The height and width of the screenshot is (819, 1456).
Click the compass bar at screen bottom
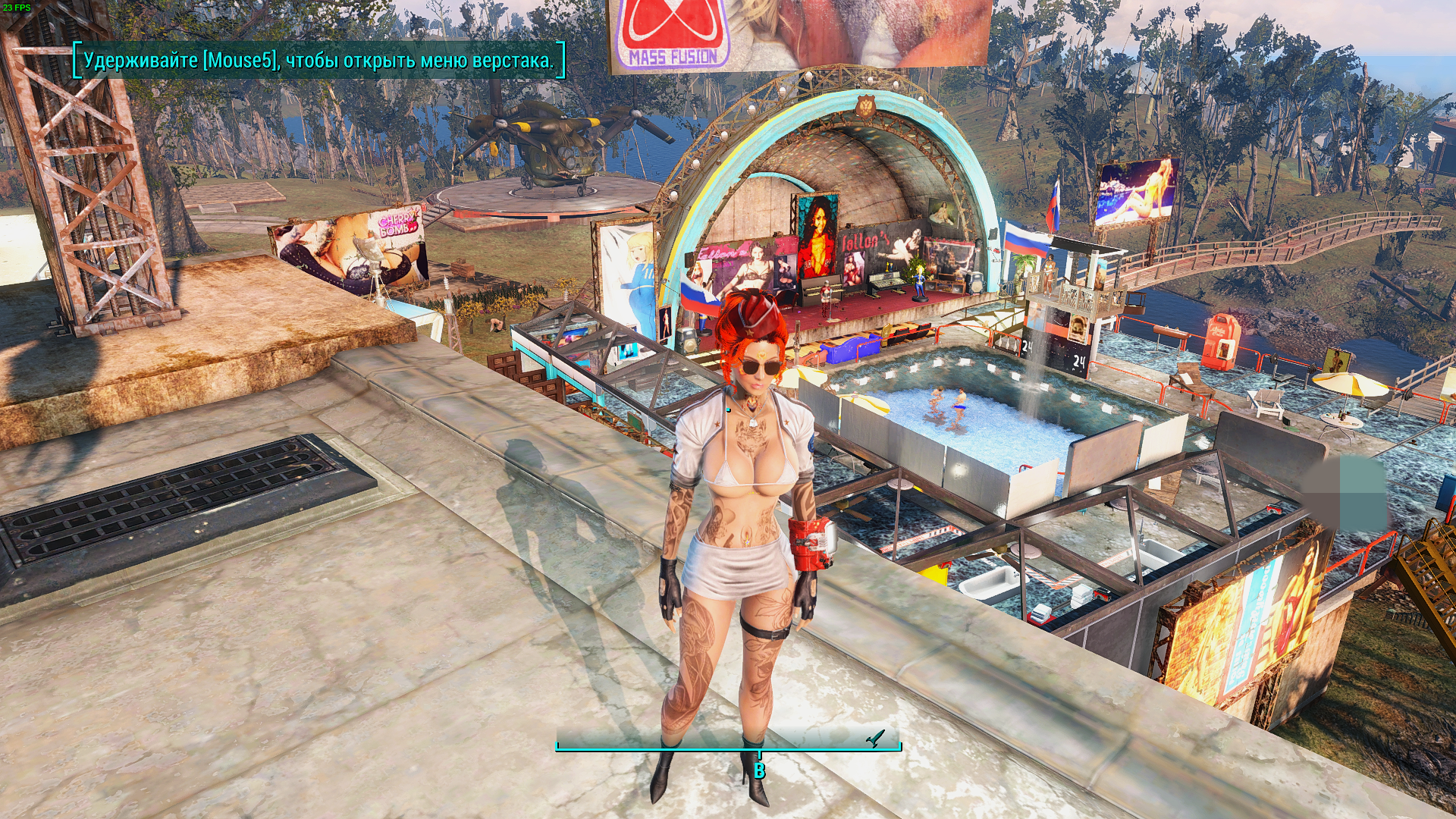pos(728,744)
